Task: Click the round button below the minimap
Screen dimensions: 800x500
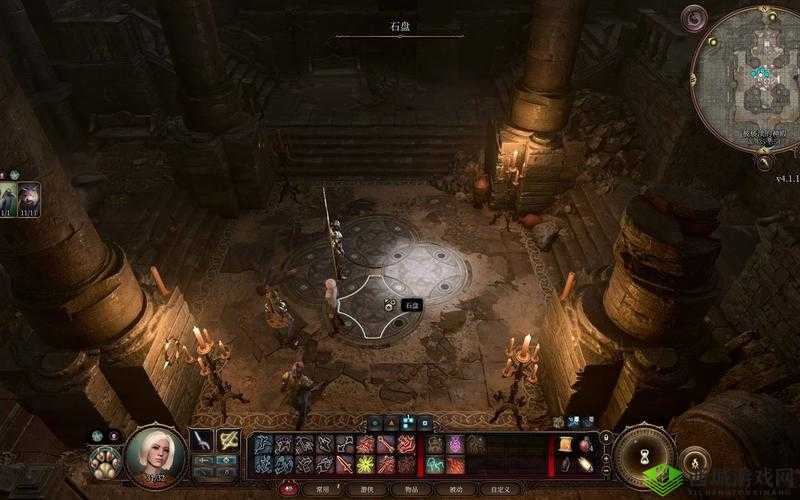Action: (x=763, y=162)
